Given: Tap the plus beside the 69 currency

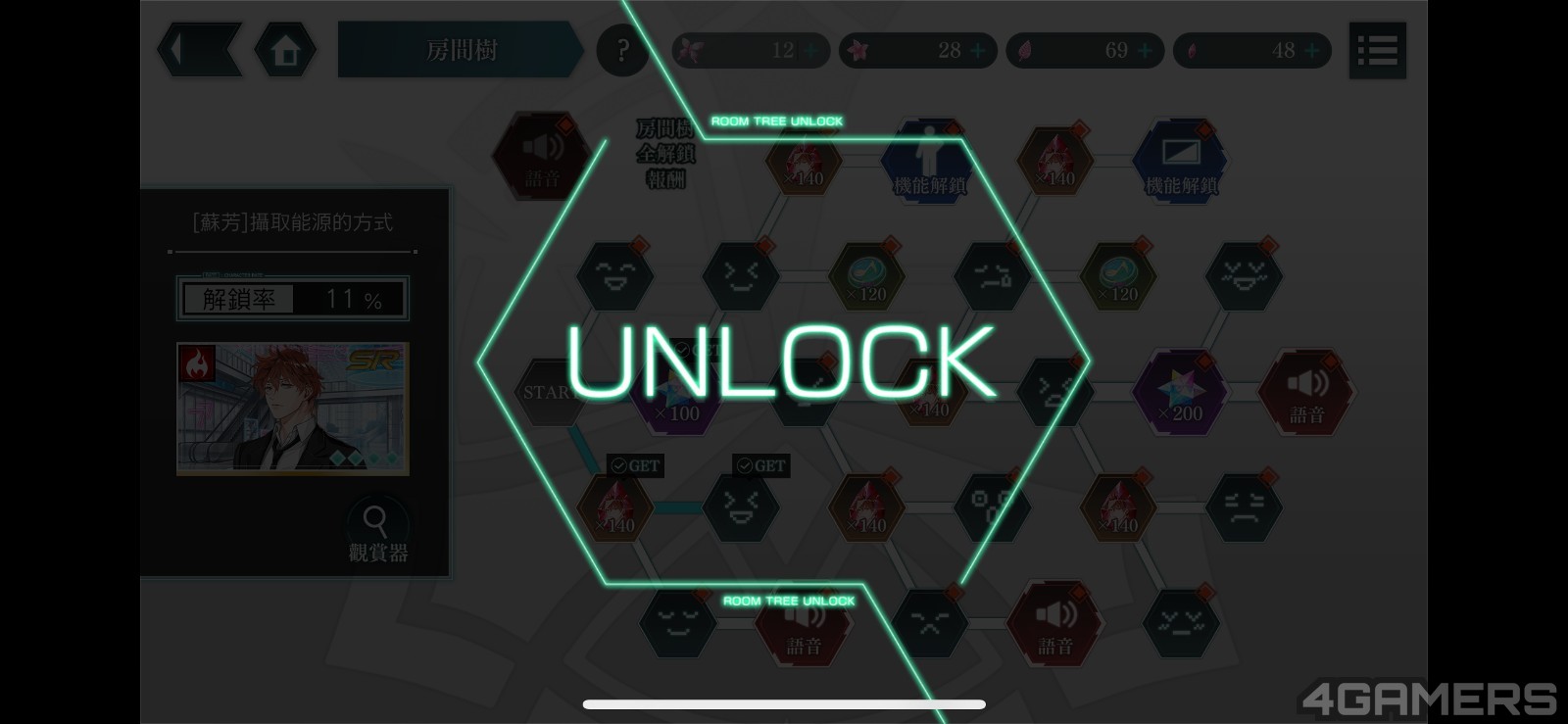Looking at the screenshot, I should click(x=1145, y=51).
